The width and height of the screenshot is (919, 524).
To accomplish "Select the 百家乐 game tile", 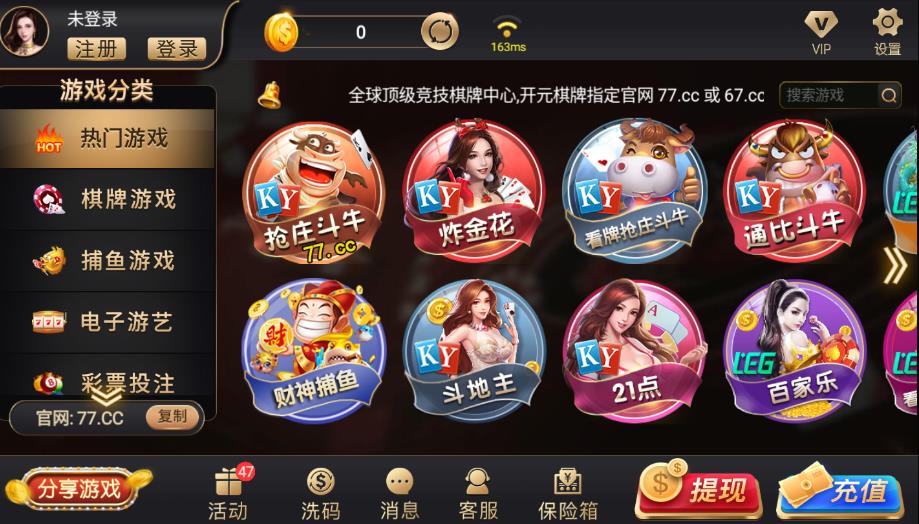I will click(x=794, y=350).
